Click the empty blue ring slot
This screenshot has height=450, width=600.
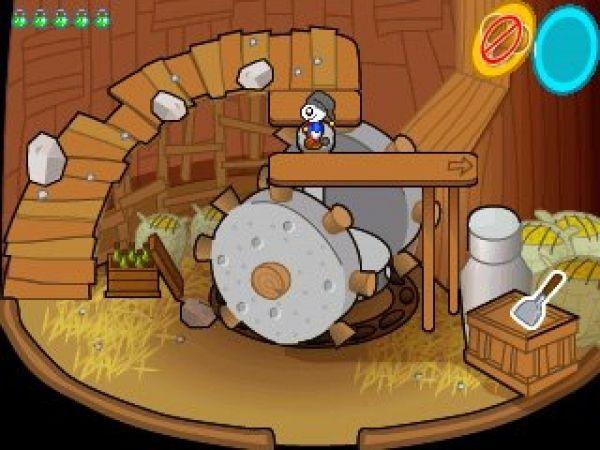(566, 48)
